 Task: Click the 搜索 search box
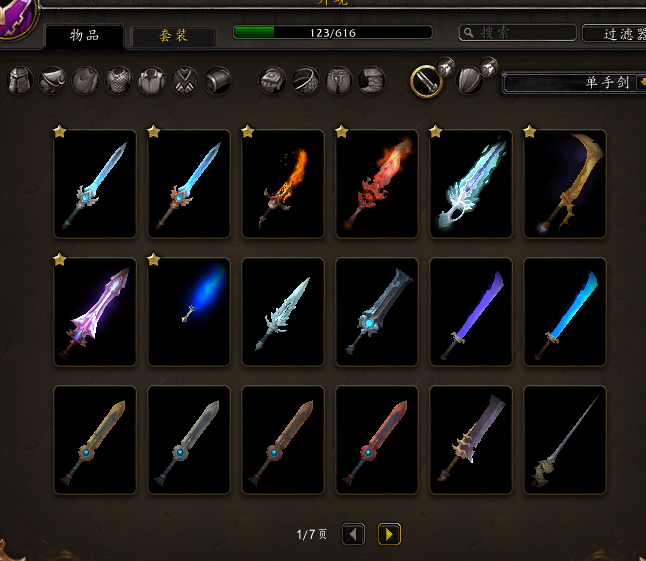click(x=518, y=33)
